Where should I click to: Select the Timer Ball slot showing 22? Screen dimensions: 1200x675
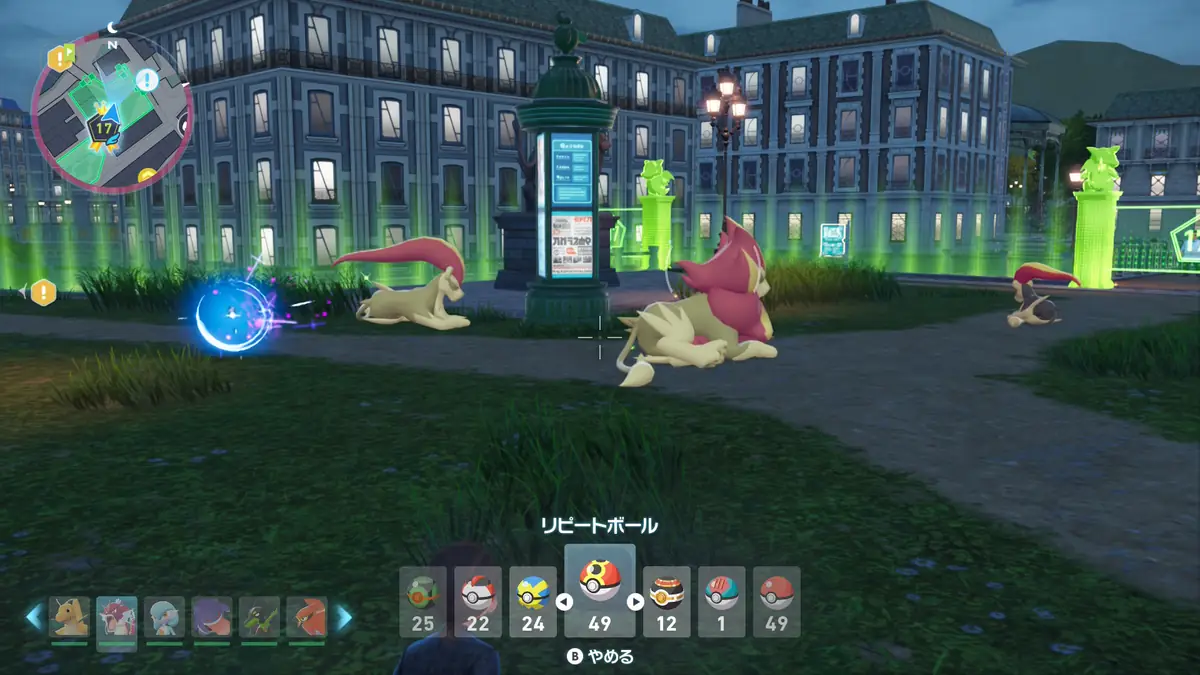coord(477,602)
